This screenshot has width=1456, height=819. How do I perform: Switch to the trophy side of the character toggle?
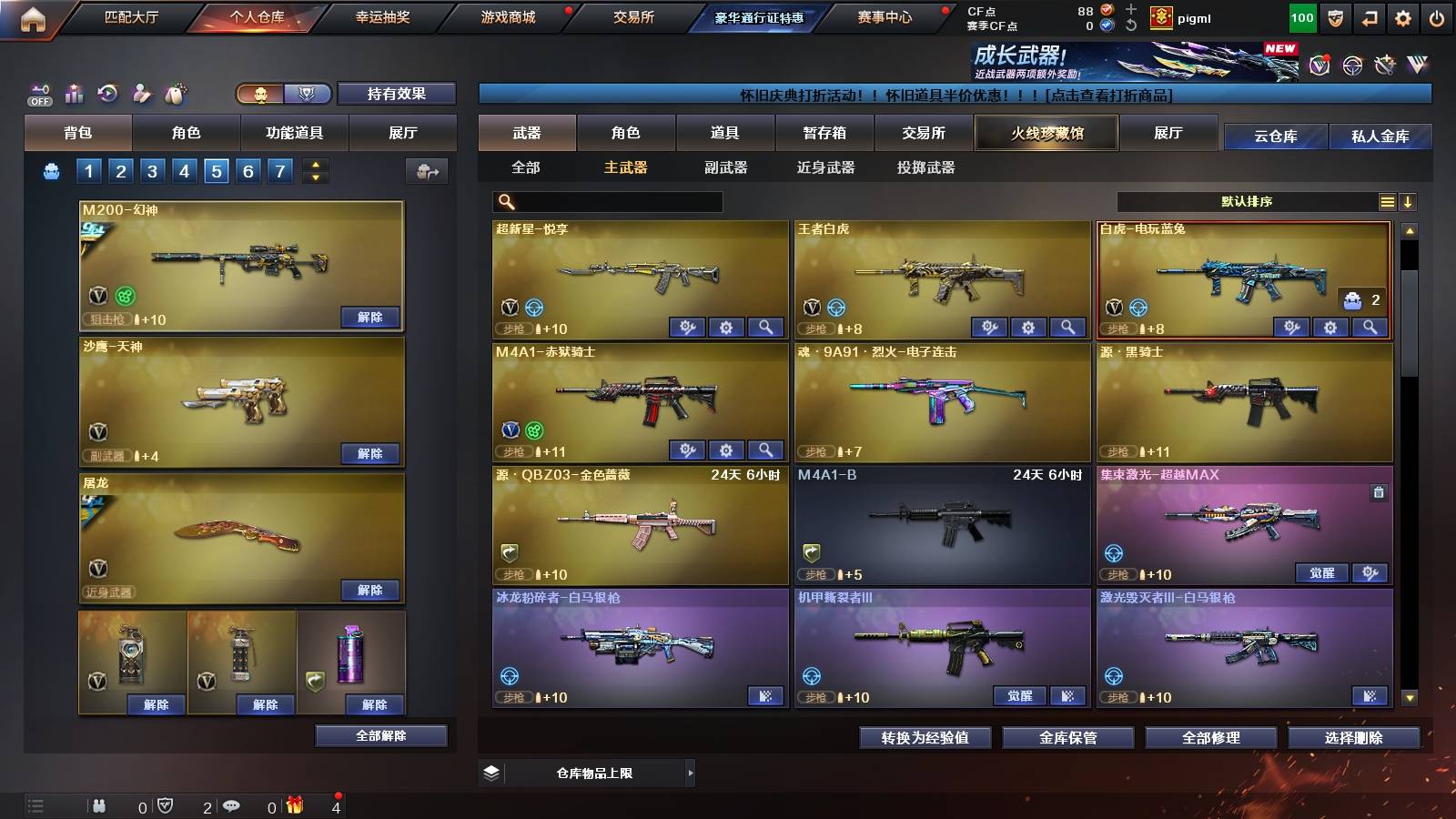tap(308, 94)
